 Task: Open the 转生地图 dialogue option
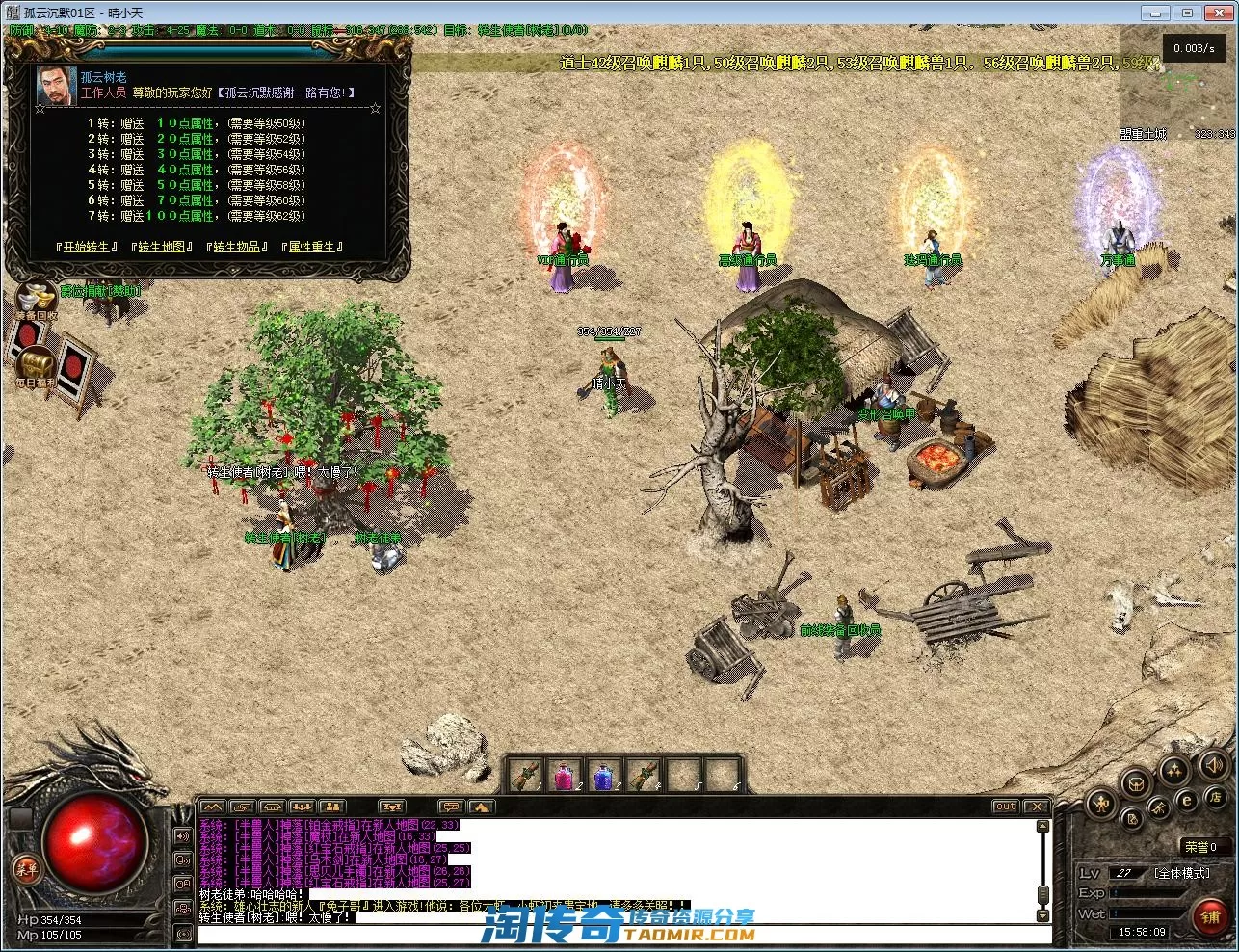pyautogui.click(x=161, y=247)
